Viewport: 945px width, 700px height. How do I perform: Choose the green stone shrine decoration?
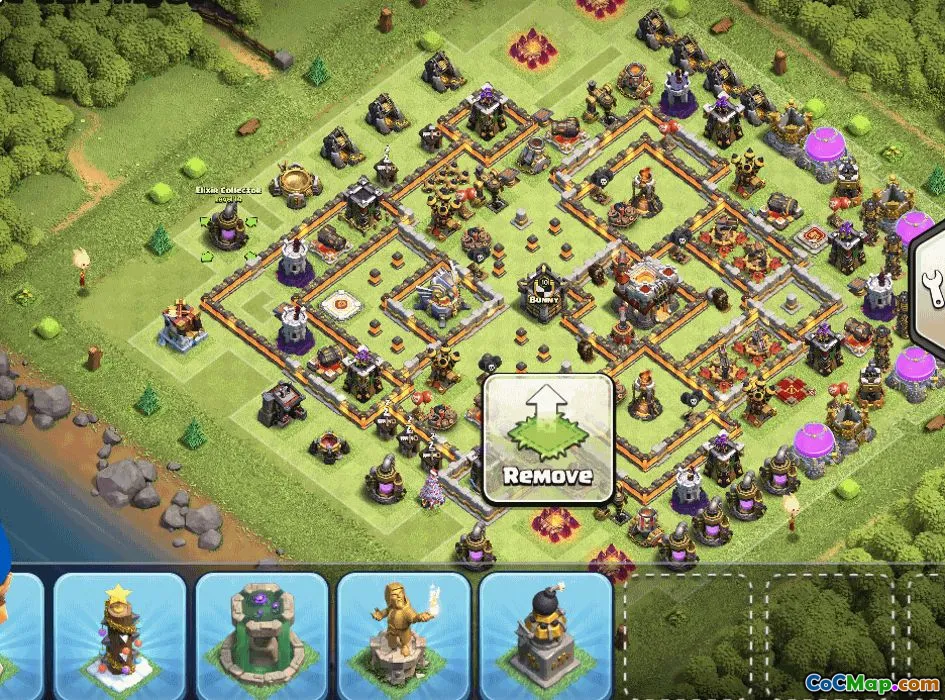261,636
